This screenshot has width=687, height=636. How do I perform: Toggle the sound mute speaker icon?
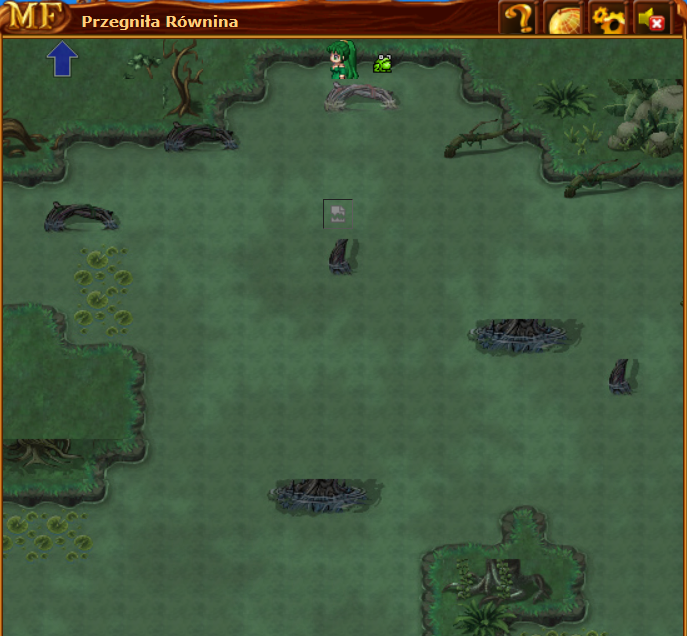(652, 18)
